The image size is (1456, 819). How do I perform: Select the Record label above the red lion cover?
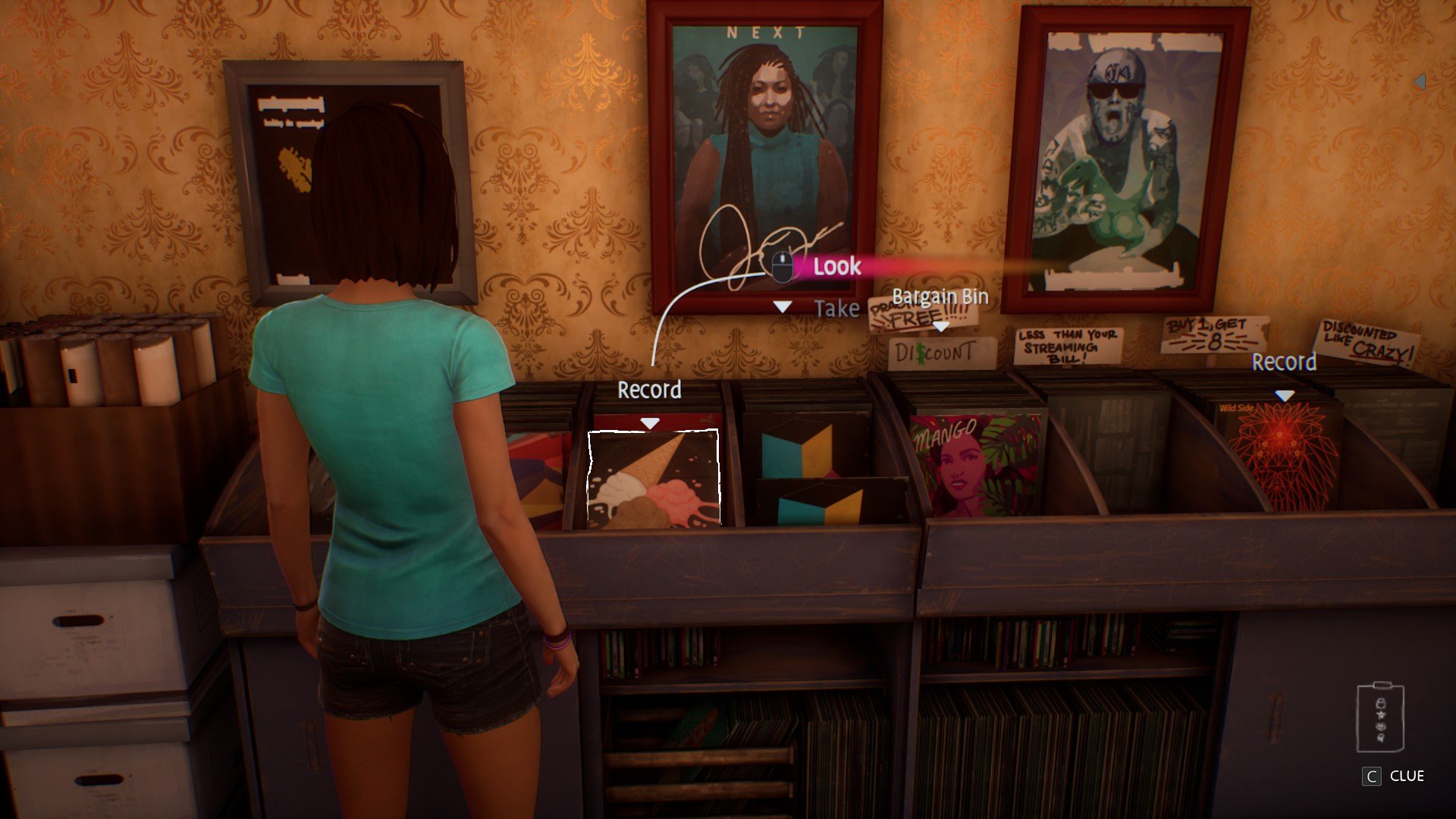[x=1283, y=362]
